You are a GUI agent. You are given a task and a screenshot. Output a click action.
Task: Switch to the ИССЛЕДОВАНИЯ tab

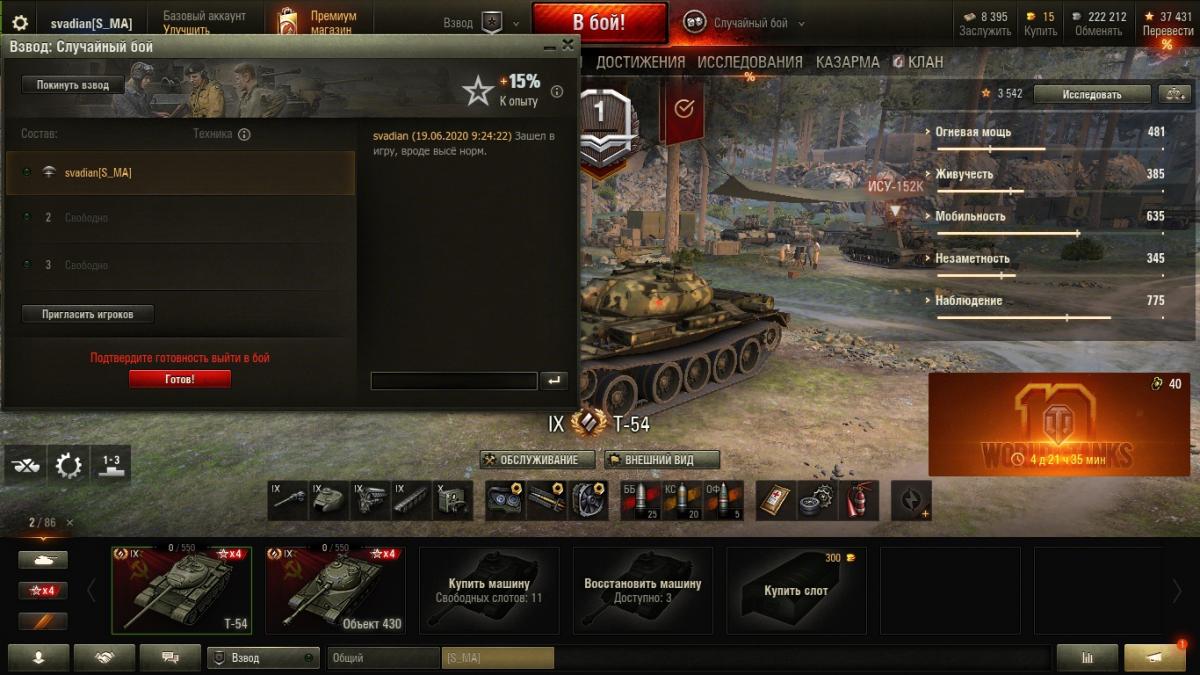(750, 62)
